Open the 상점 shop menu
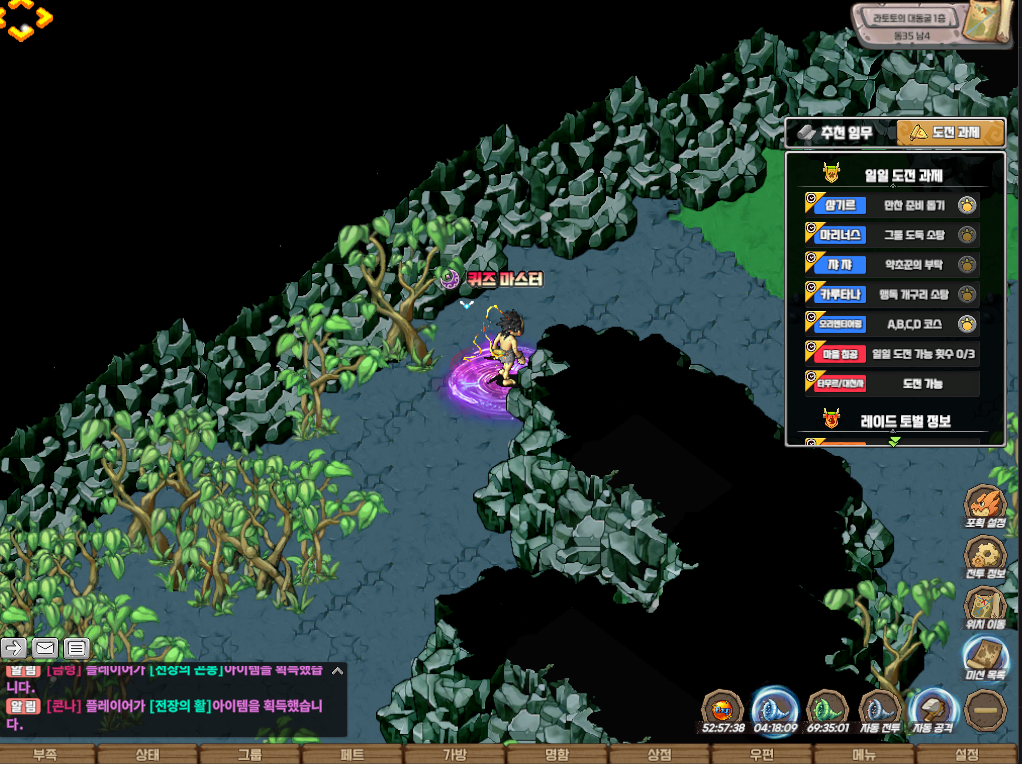 point(659,754)
